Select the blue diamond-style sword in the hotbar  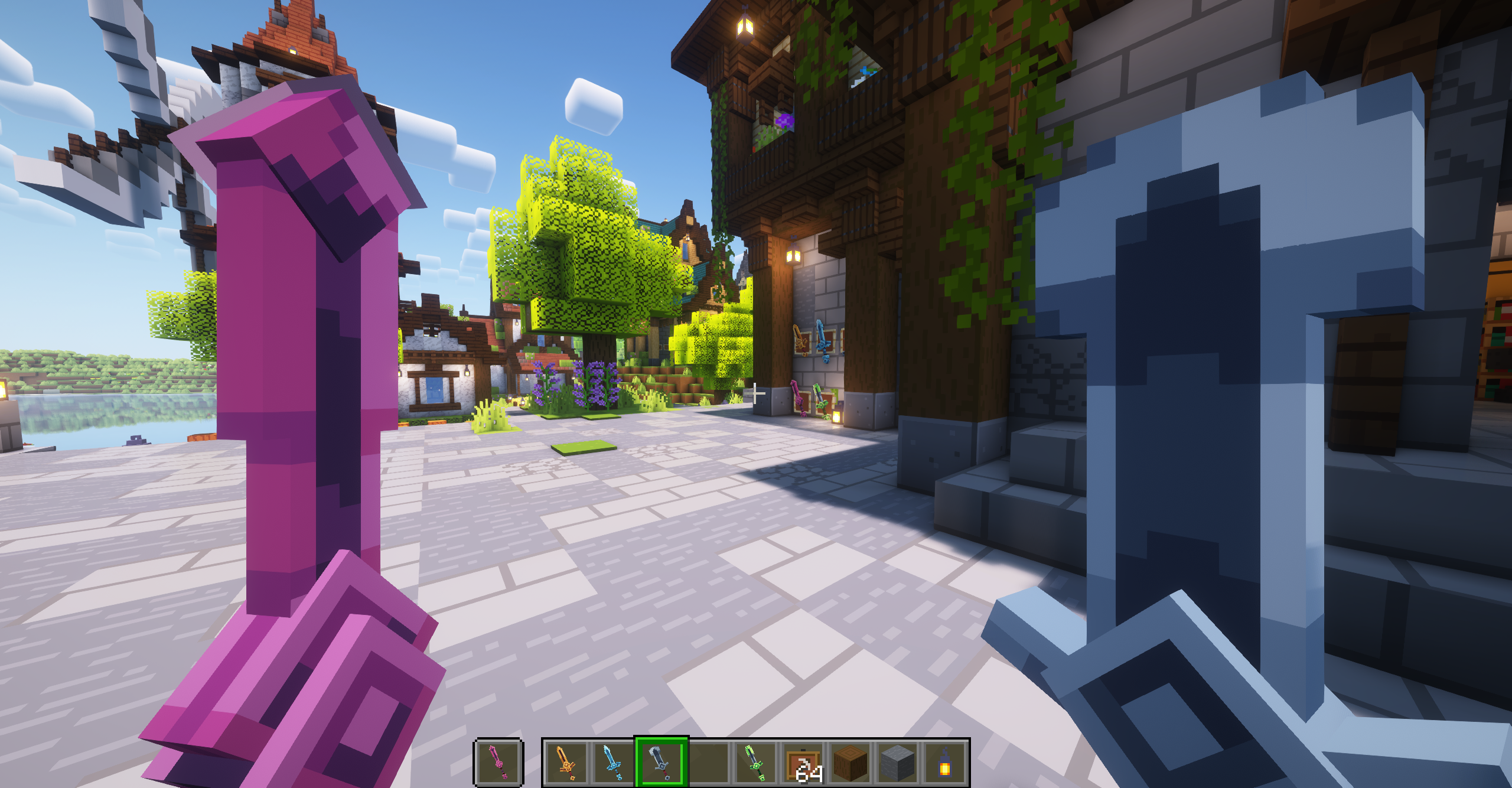pyautogui.click(x=614, y=762)
